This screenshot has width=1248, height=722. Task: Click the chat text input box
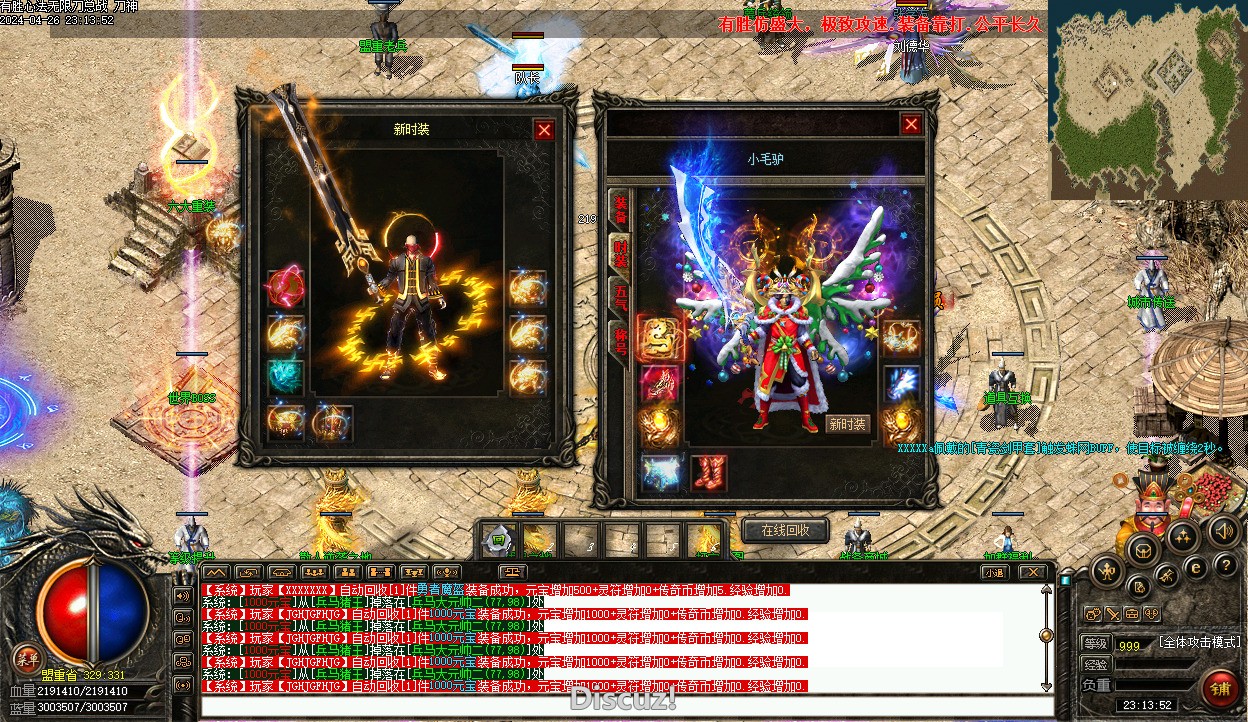click(x=620, y=706)
